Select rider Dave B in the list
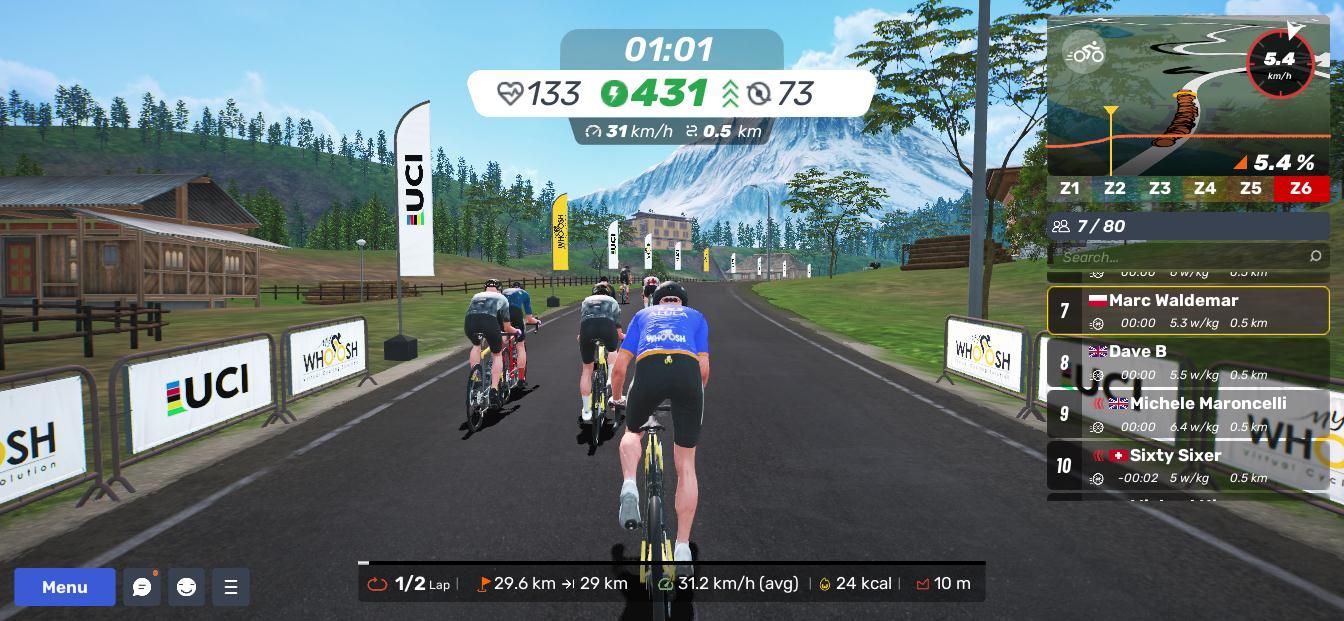The height and width of the screenshot is (621, 1344). tap(1188, 362)
